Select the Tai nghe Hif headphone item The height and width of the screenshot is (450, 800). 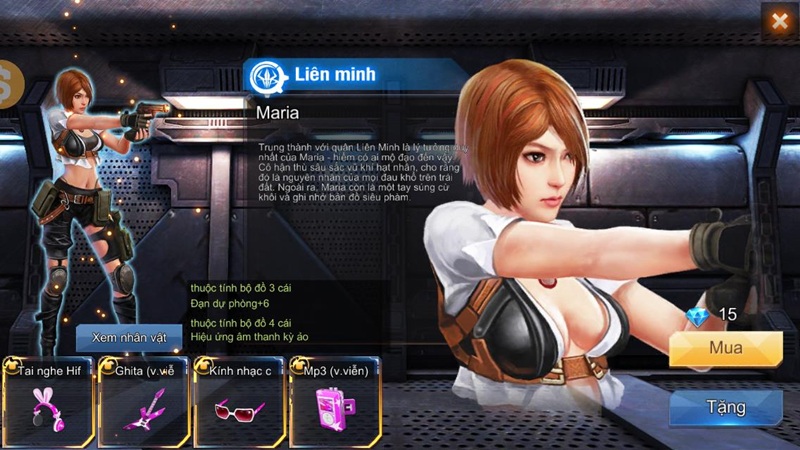(47, 403)
